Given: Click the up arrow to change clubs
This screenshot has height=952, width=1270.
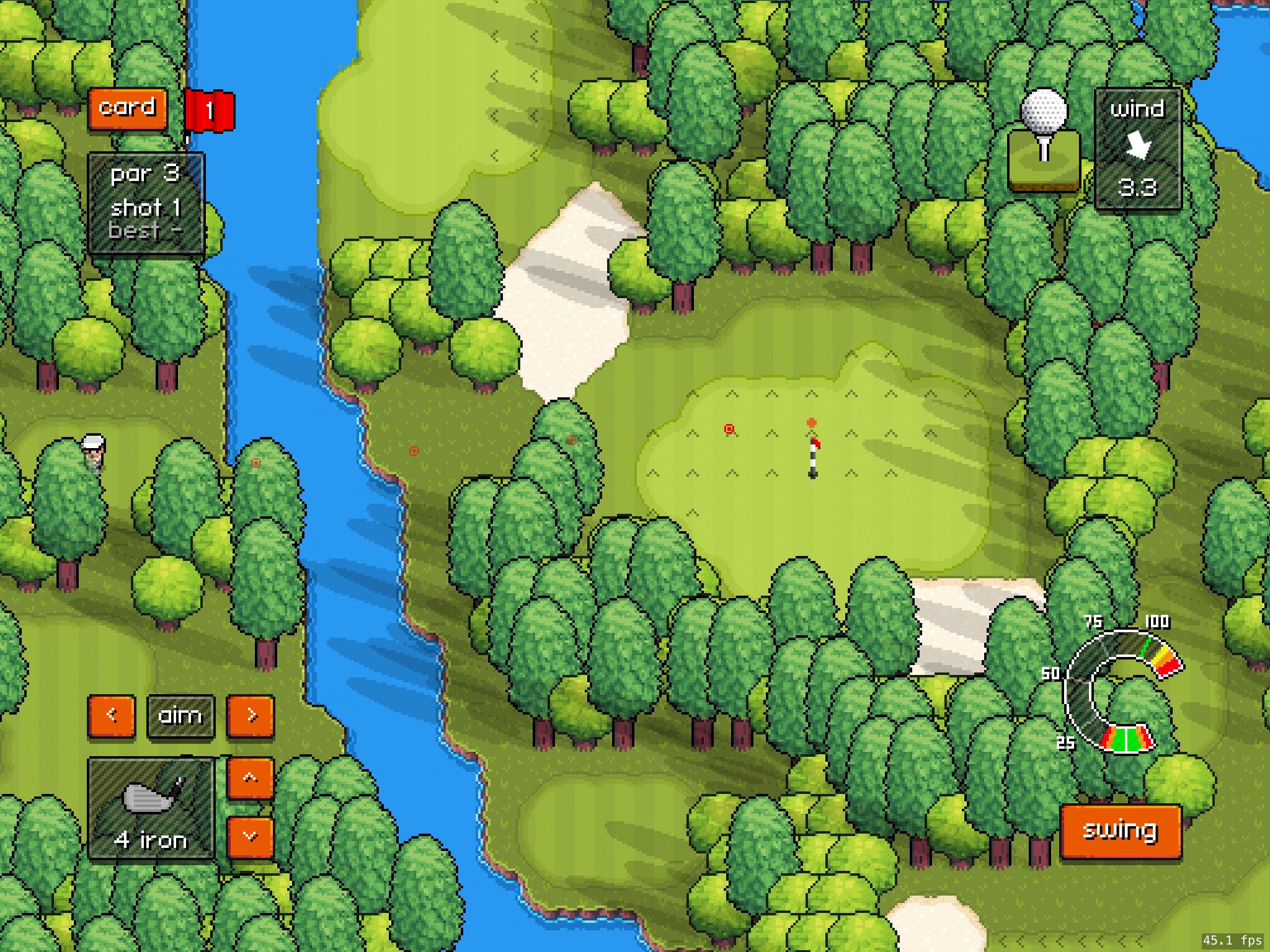Looking at the screenshot, I should click(251, 778).
